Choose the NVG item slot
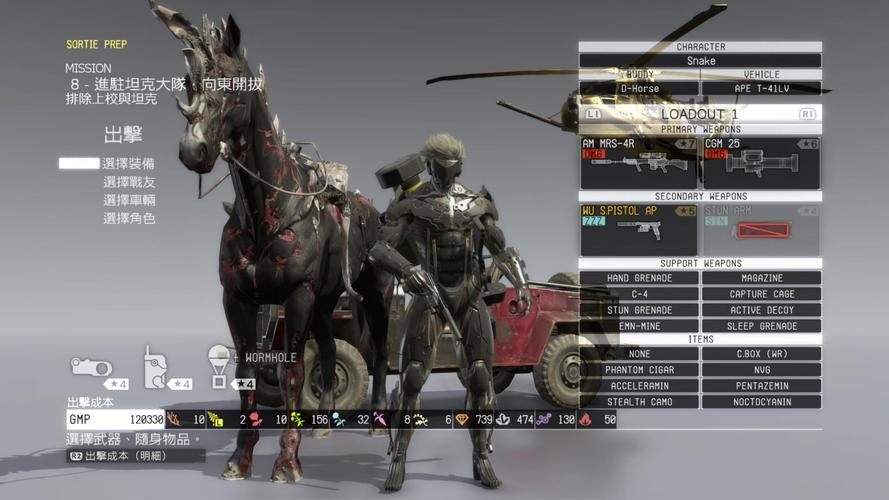The width and height of the screenshot is (889, 500). tap(762, 370)
